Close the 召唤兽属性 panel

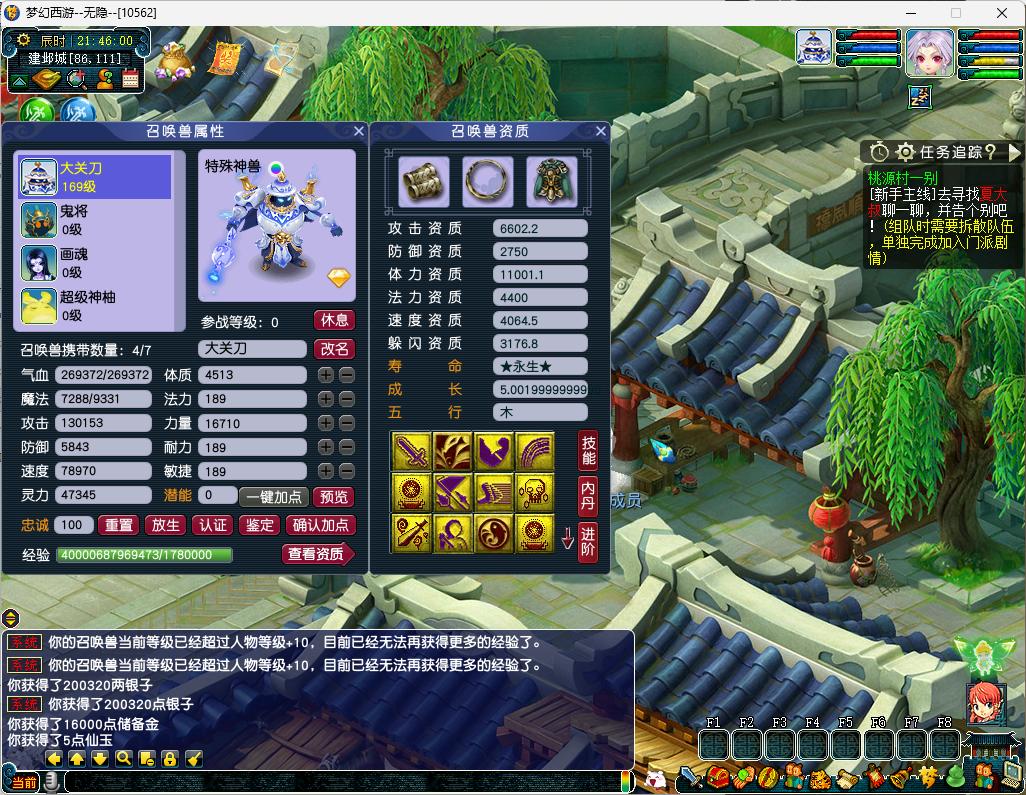[358, 131]
